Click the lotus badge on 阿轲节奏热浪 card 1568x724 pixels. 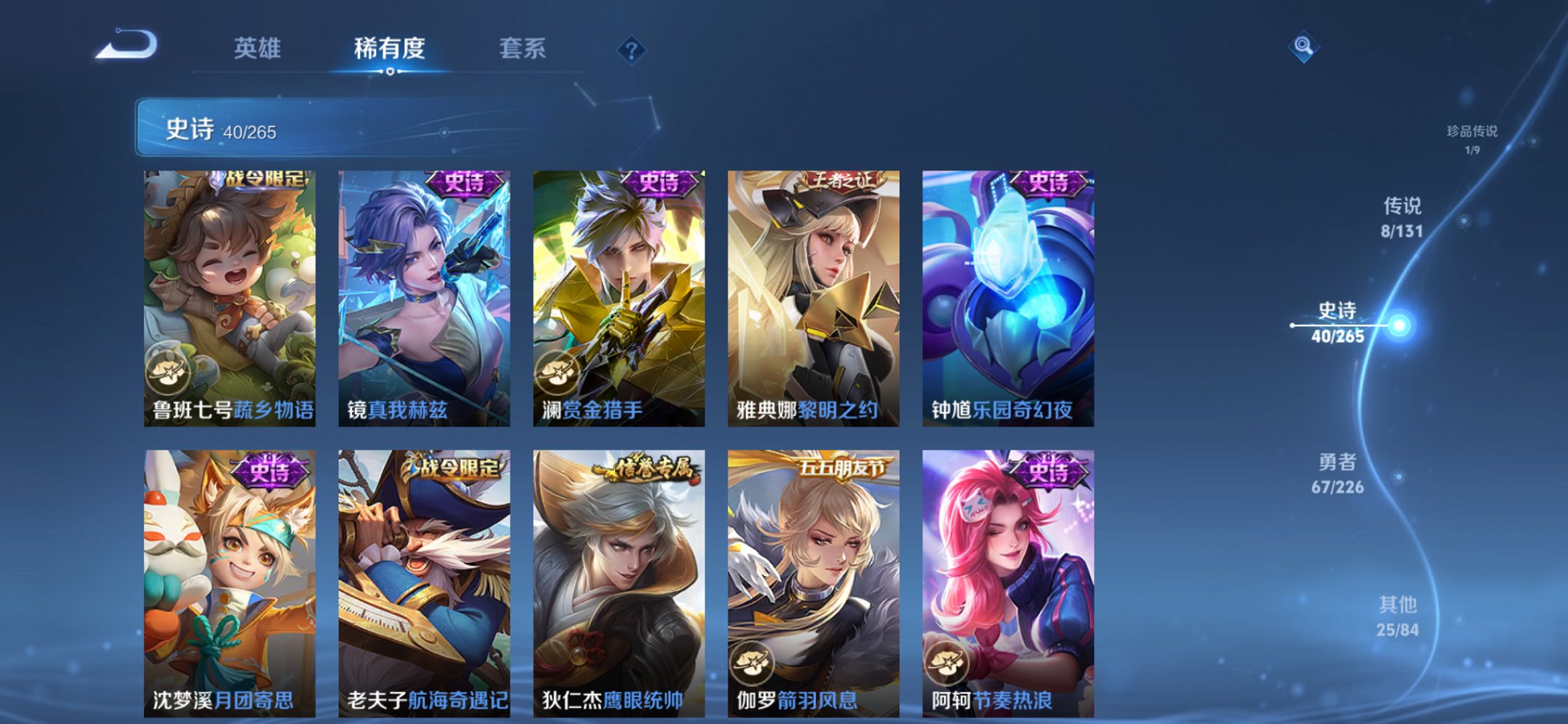pos(951,664)
